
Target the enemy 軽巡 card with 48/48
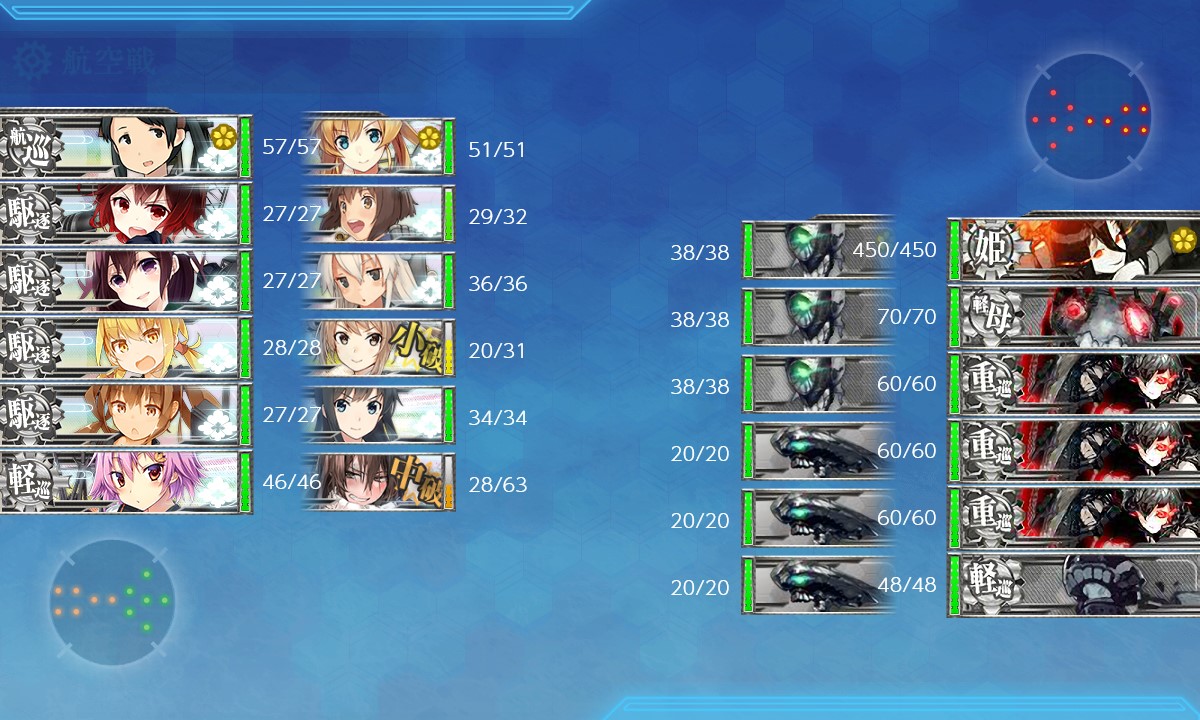pyautogui.click(x=1075, y=585)
